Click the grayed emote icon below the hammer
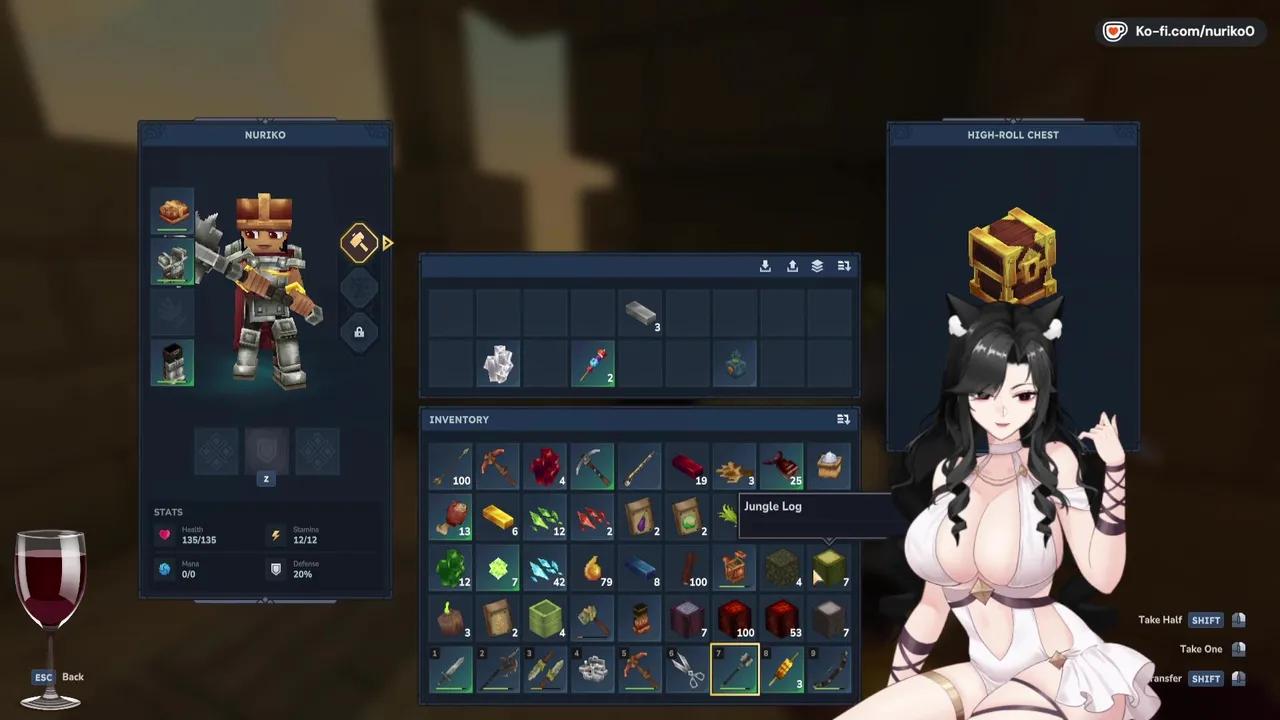 coord(359,288)
